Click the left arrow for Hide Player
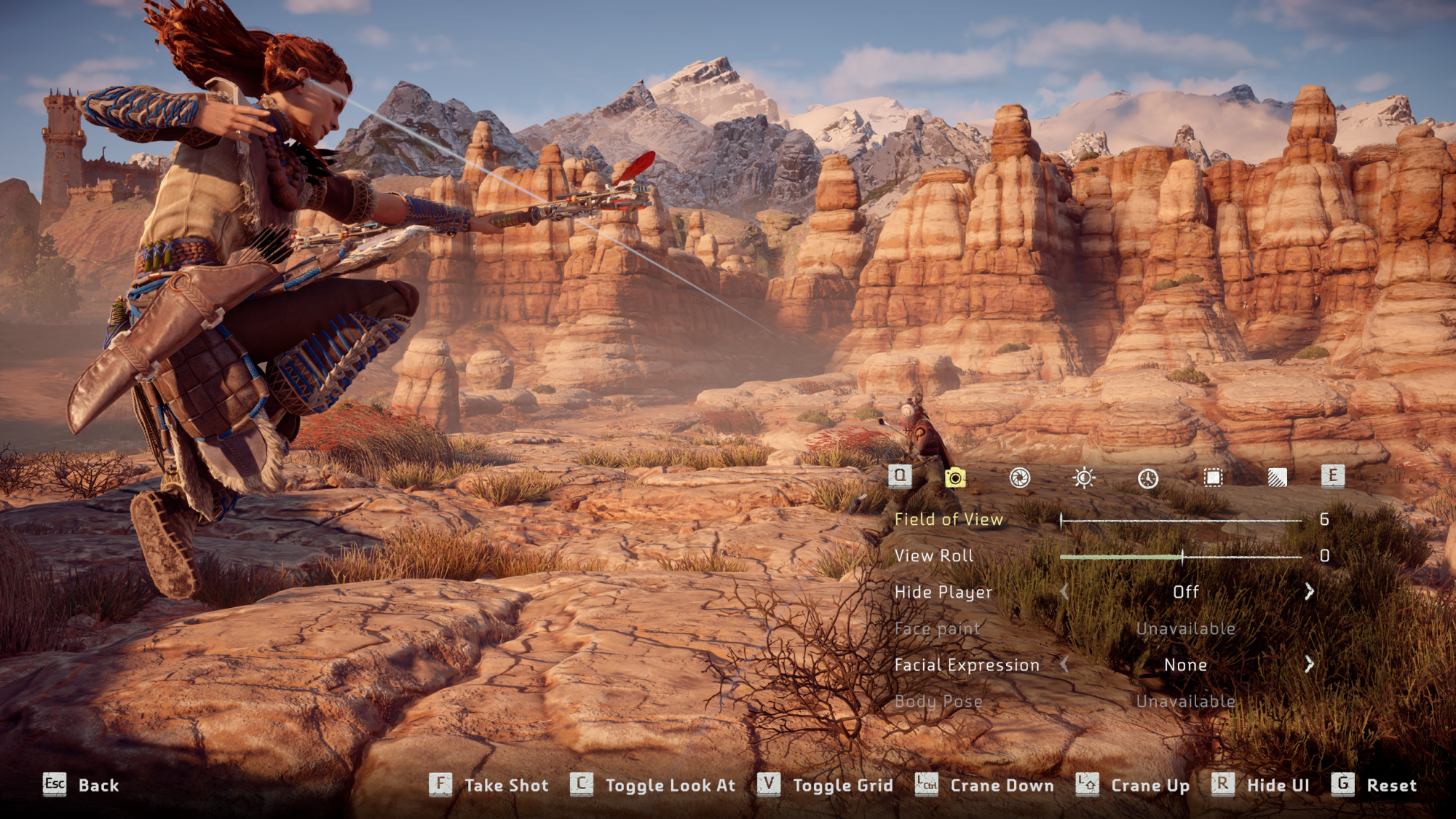The width and height of the screenshot is (1456, 819). point(1064,592)
